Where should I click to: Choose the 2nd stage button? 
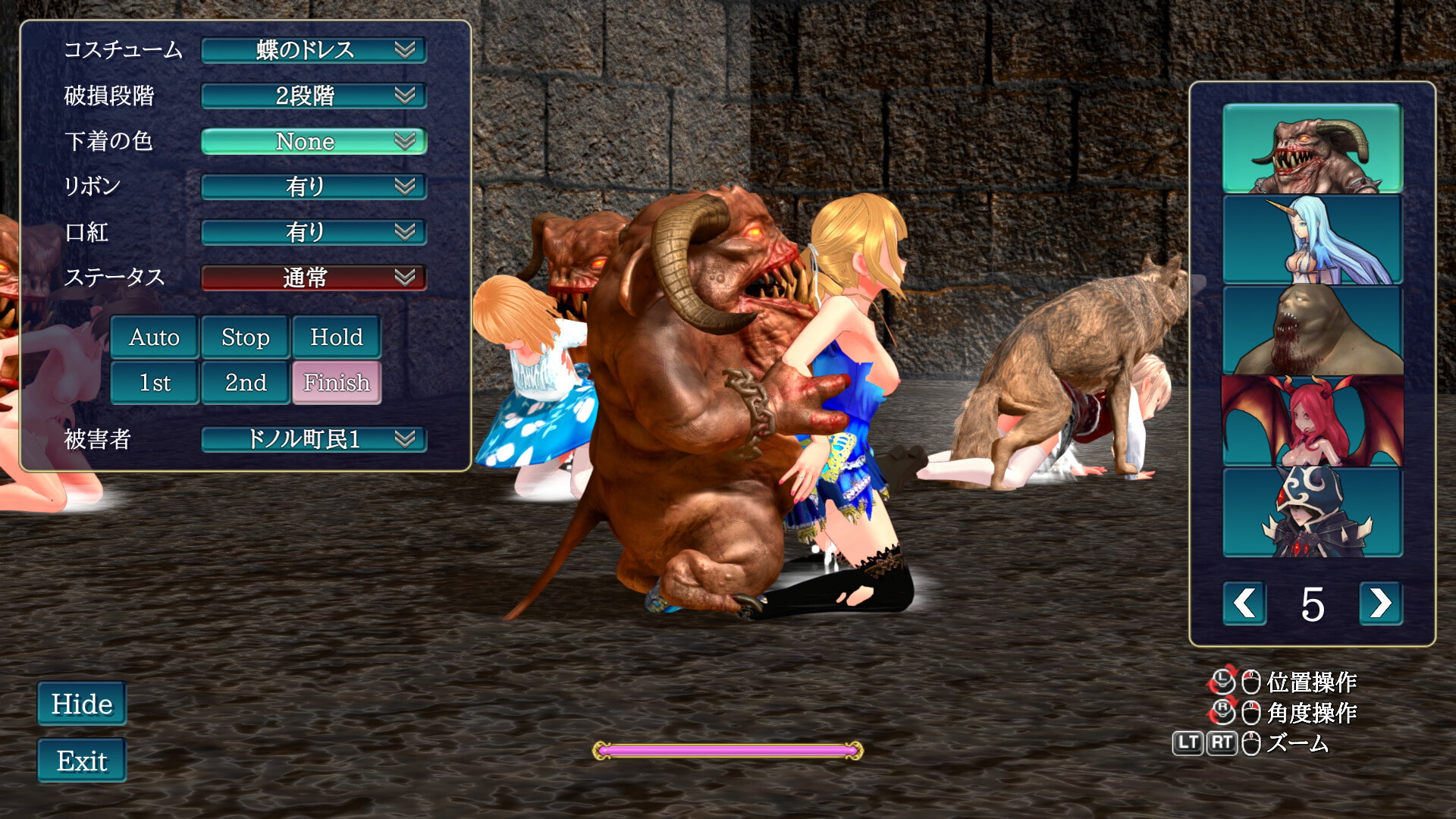point(246,382)
